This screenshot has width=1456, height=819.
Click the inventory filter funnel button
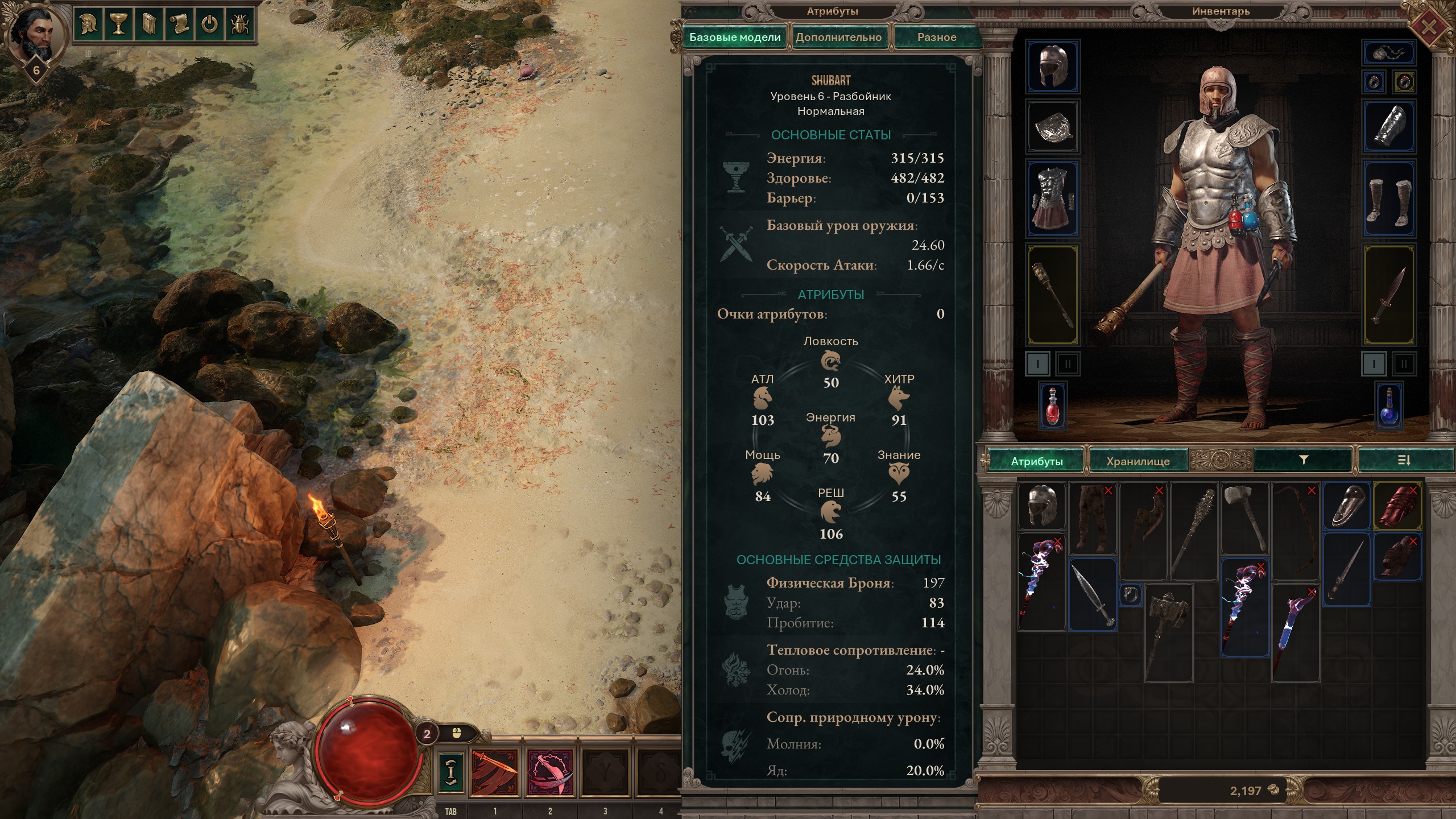pos(1304,460)
